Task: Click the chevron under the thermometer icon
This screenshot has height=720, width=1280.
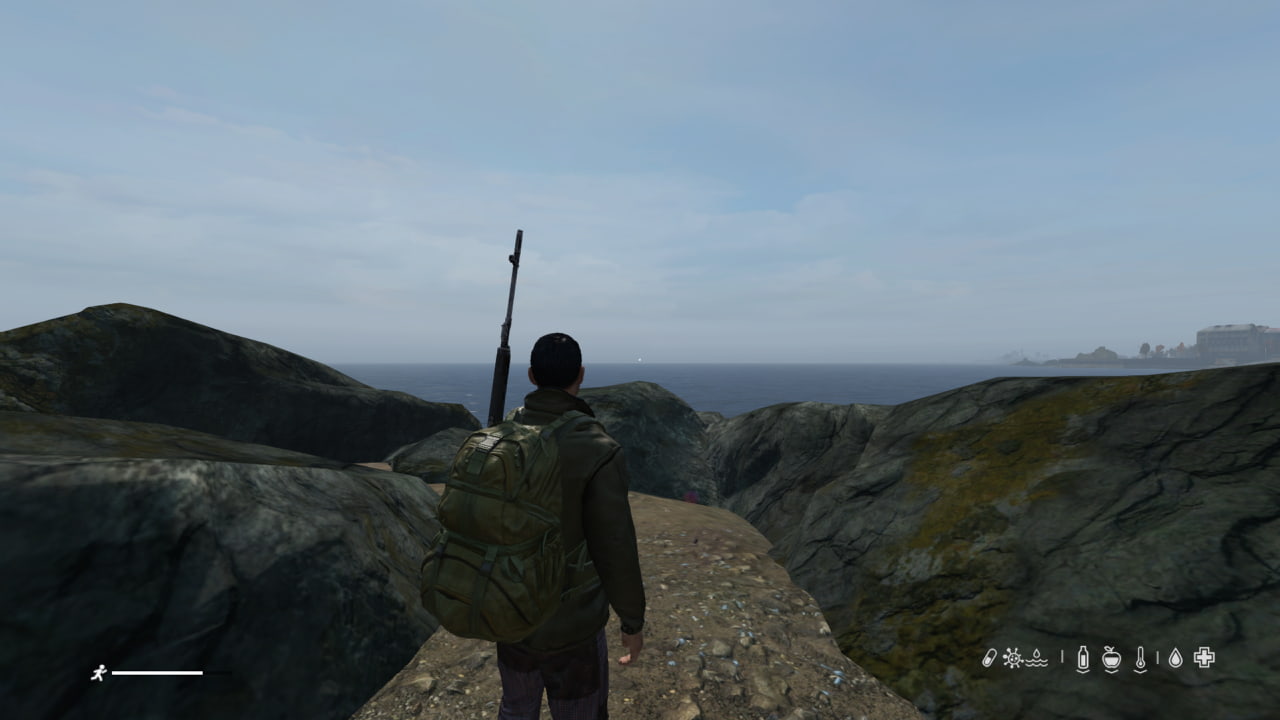Action: coord(1140,672)
